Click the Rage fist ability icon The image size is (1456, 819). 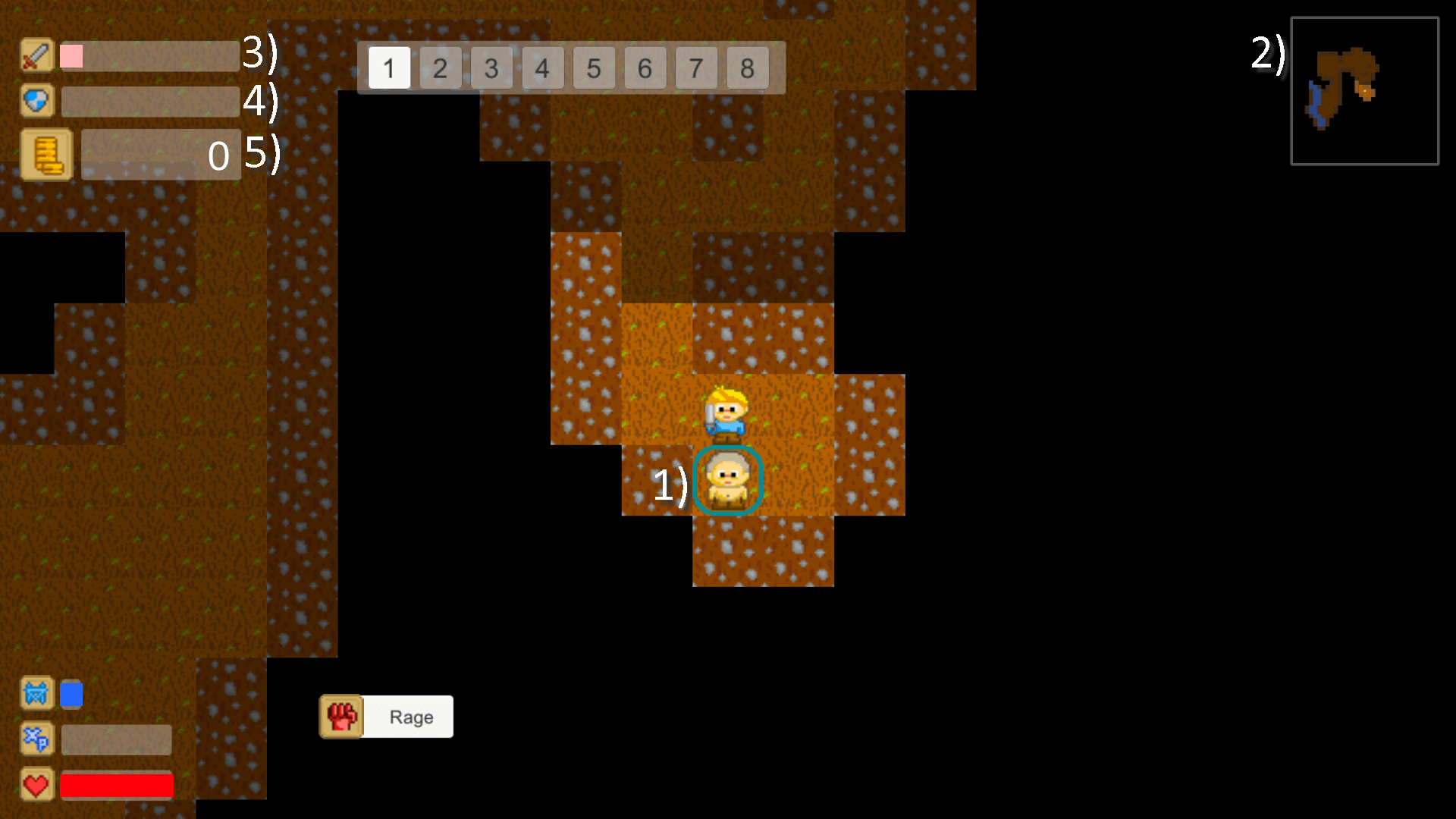[x=341, y=716]
